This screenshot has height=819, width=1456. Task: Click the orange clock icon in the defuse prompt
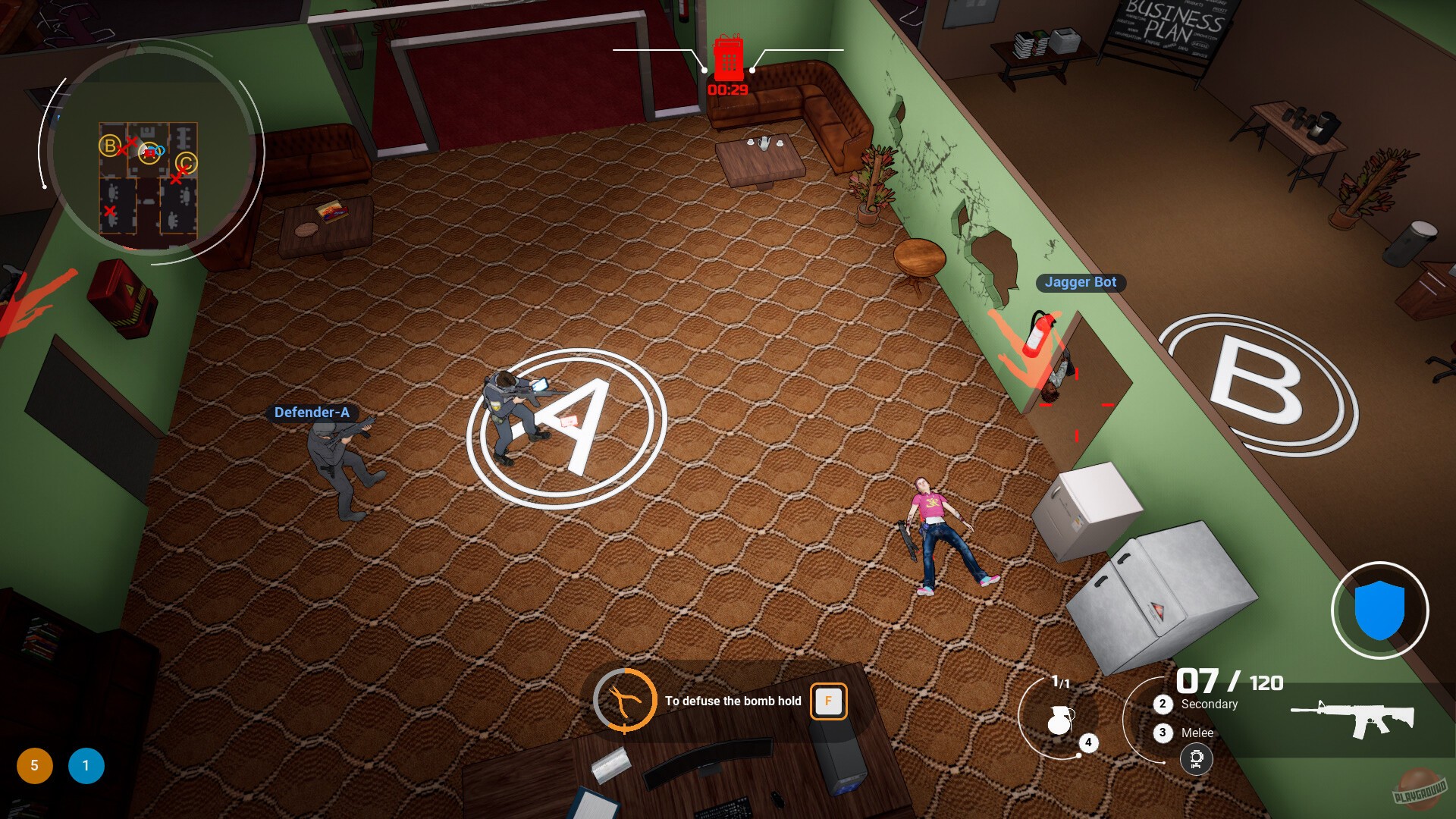click(x=624, y=701)
